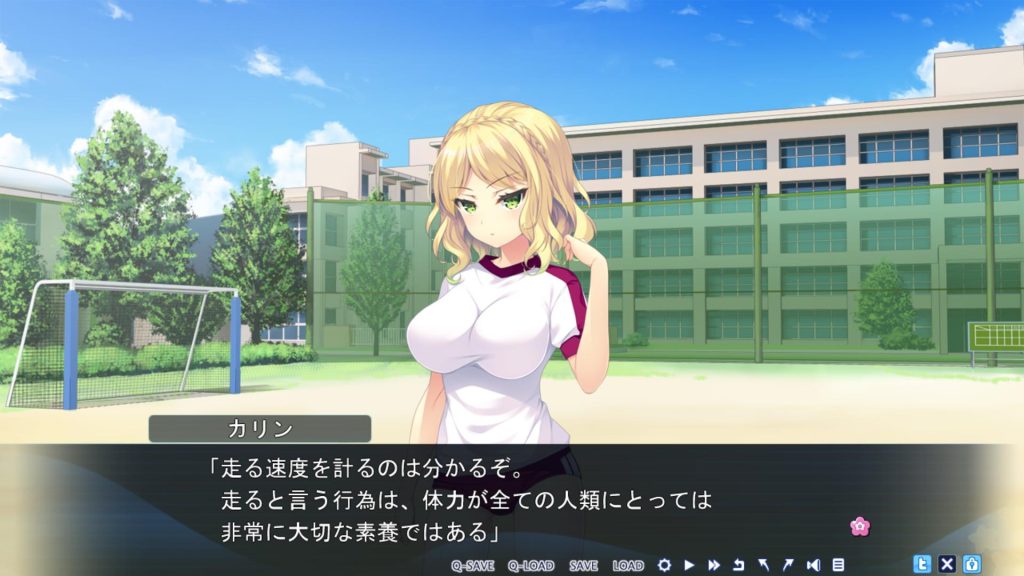Click the Twitter bird button
The image size is (1024, 576).
pyautogui.click(x=922, y=564)
